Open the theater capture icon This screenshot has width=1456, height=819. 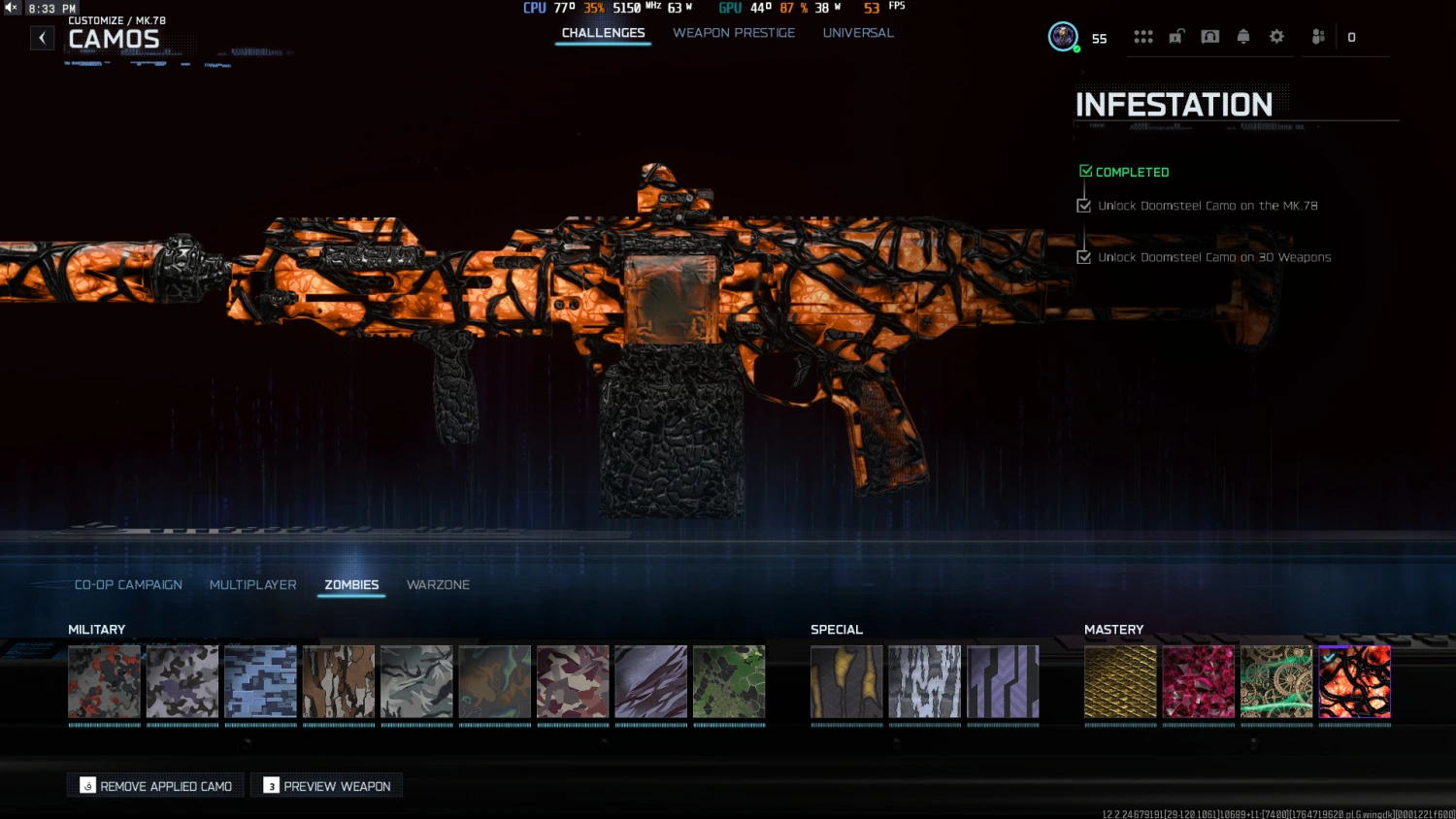1209,36
